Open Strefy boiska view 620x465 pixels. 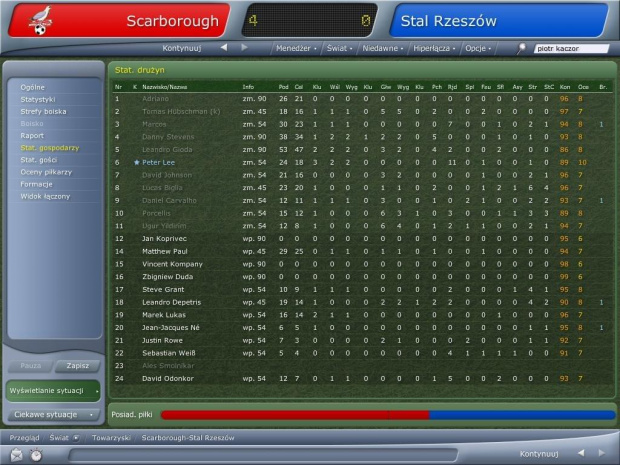click(x=43, y=111)
